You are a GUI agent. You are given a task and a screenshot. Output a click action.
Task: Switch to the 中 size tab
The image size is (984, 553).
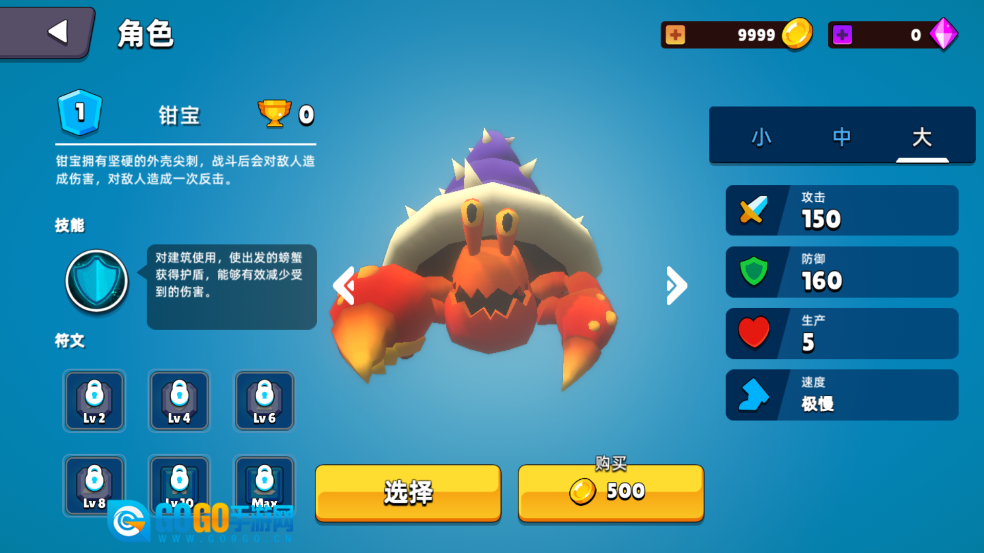pyautogui.click(x=842, y=137)
